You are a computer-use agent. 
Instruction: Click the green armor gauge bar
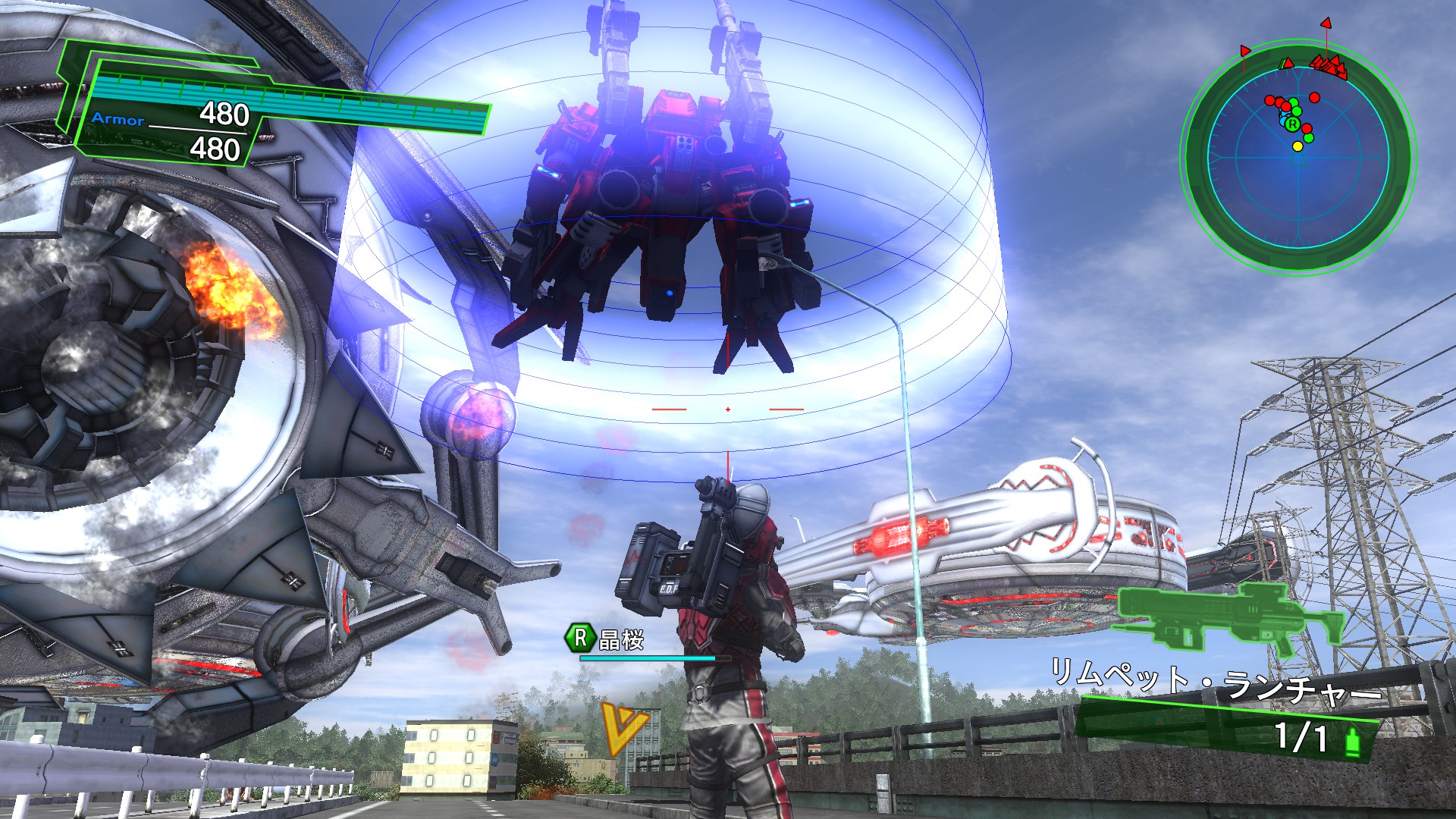click(288, 99)
